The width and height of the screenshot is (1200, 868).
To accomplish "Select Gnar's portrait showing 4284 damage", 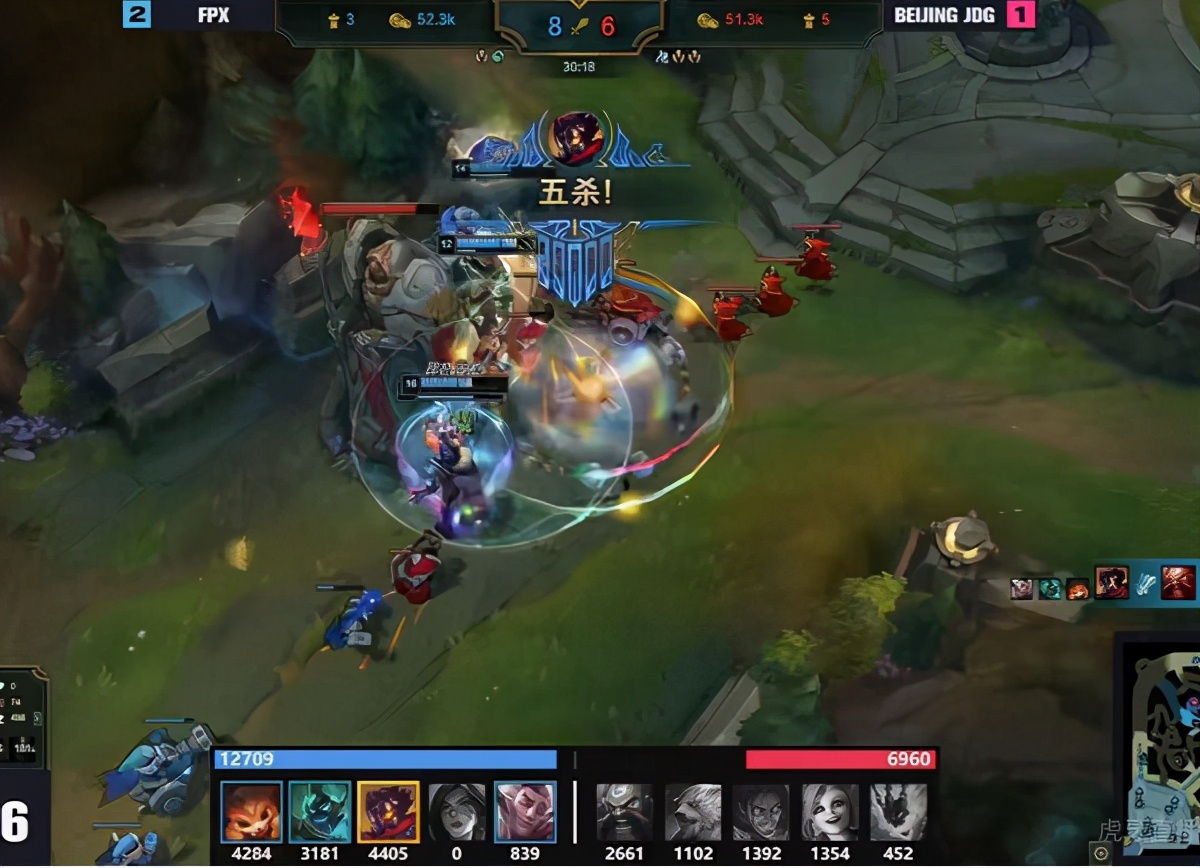I will pos(251,811).
